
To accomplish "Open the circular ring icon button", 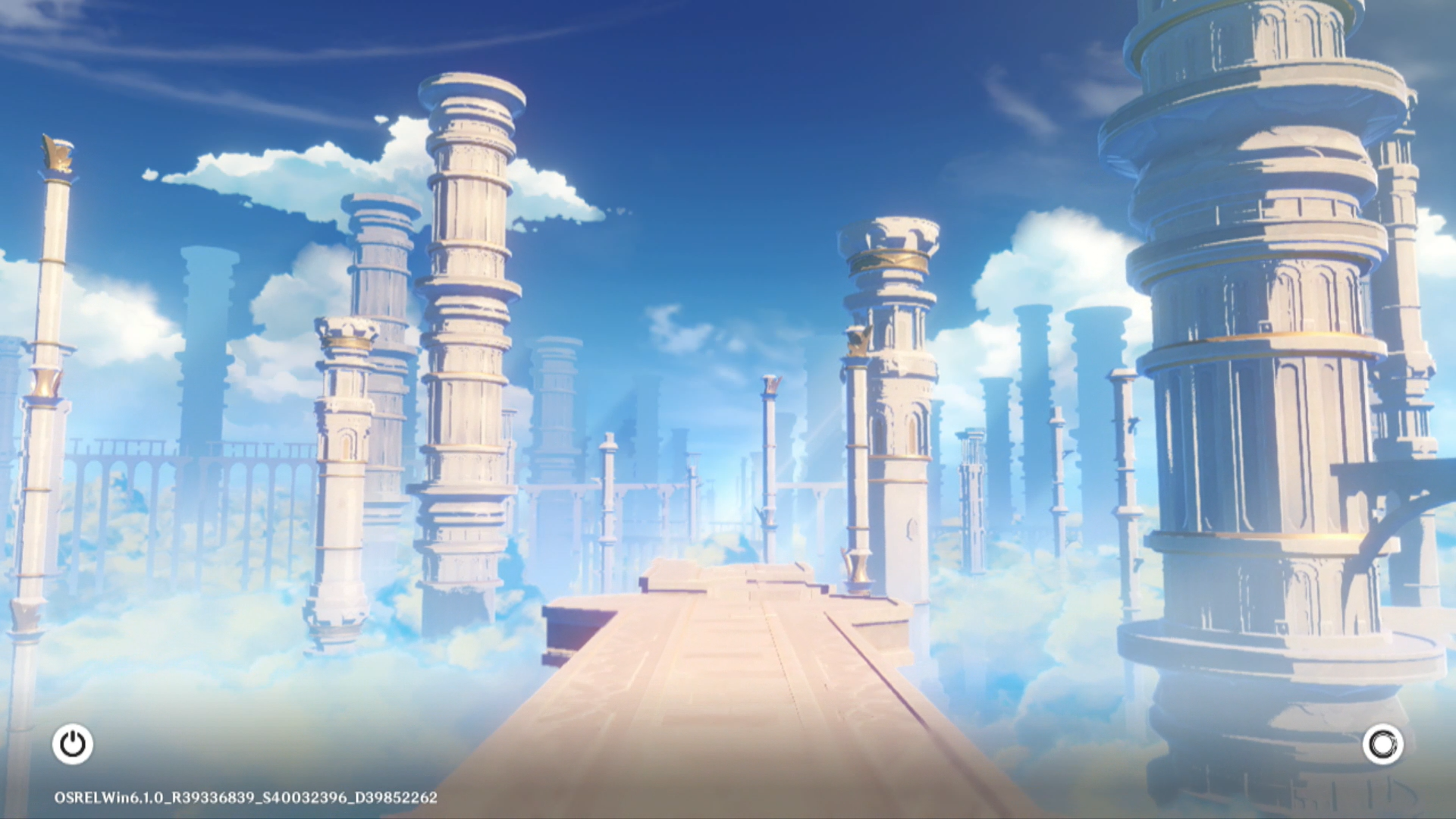I will tap(1382, 744).
